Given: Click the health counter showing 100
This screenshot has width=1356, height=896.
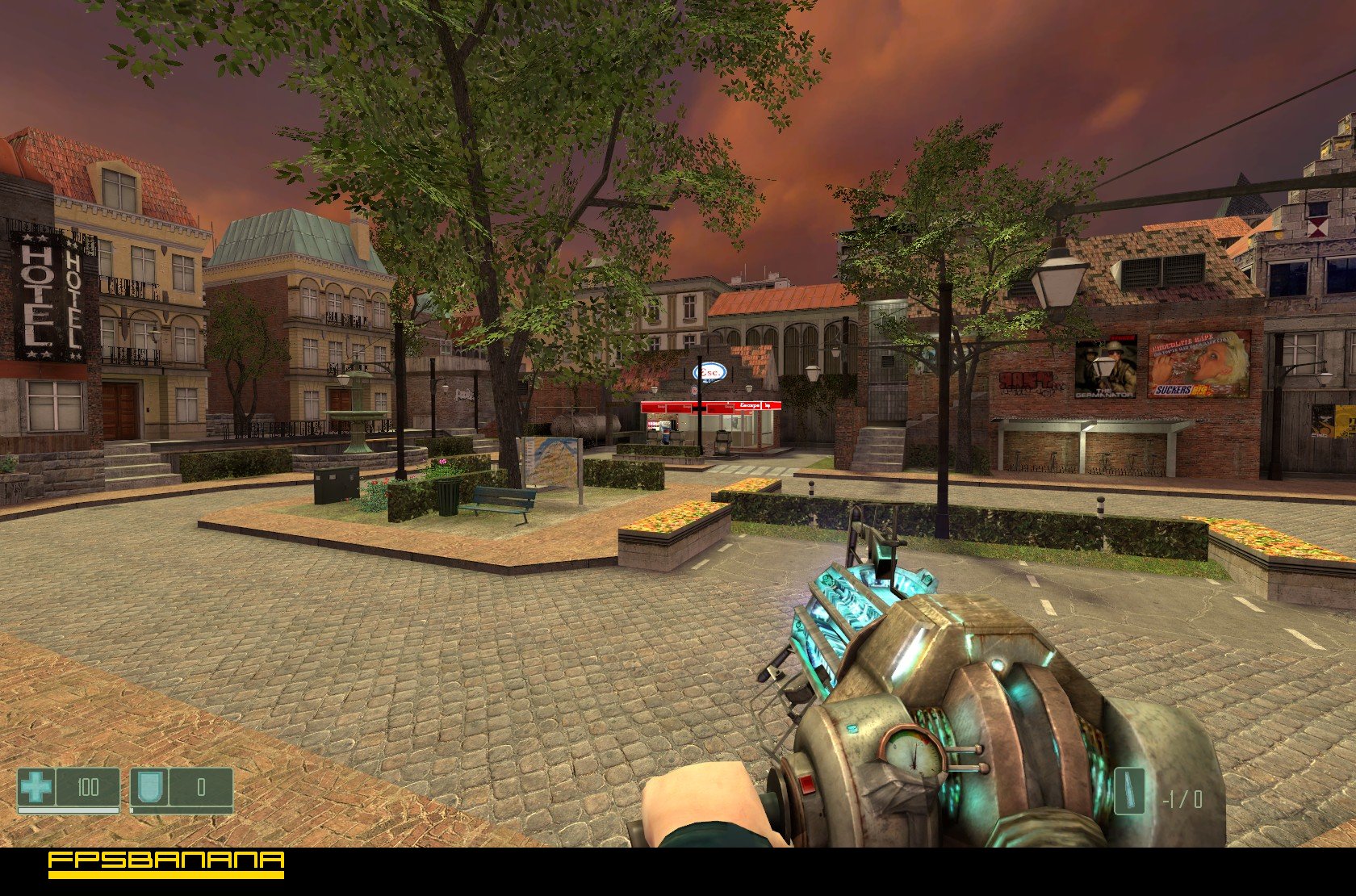Looking at the screenshot, I should point(89,787).
